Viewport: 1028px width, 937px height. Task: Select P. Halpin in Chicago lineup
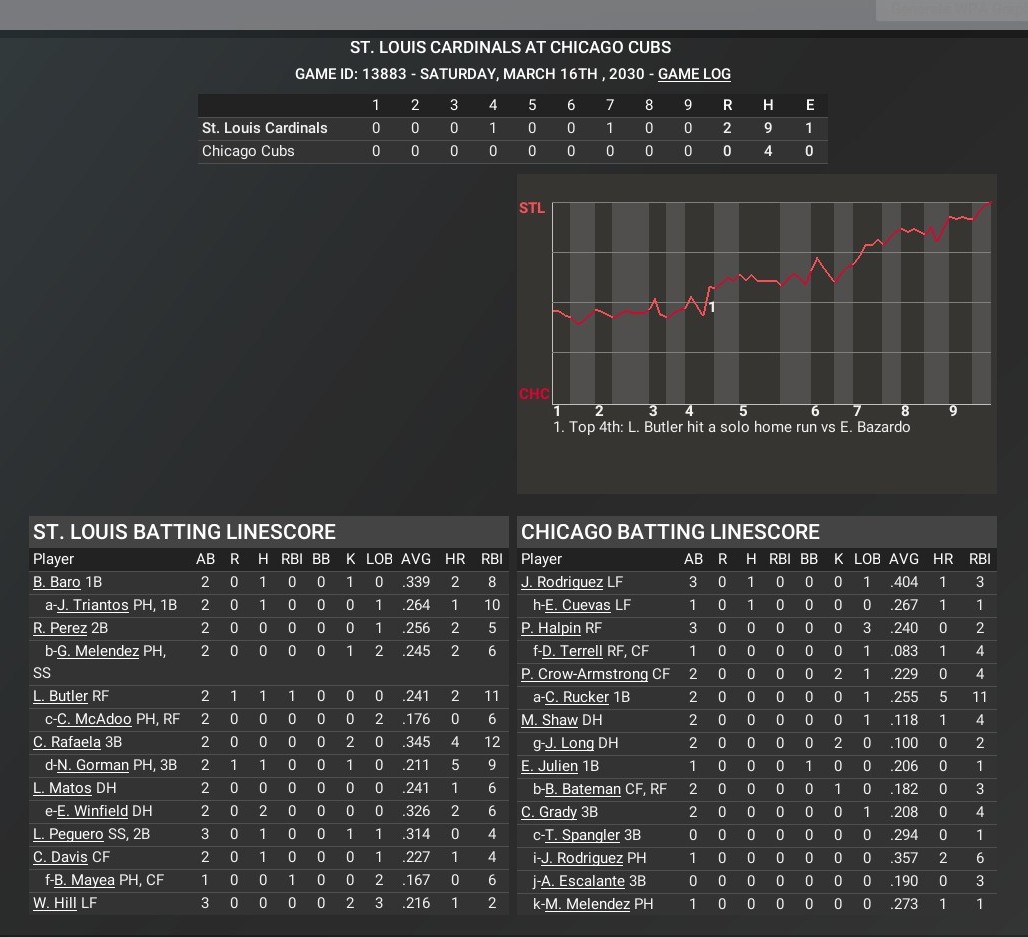click(551, 628)
